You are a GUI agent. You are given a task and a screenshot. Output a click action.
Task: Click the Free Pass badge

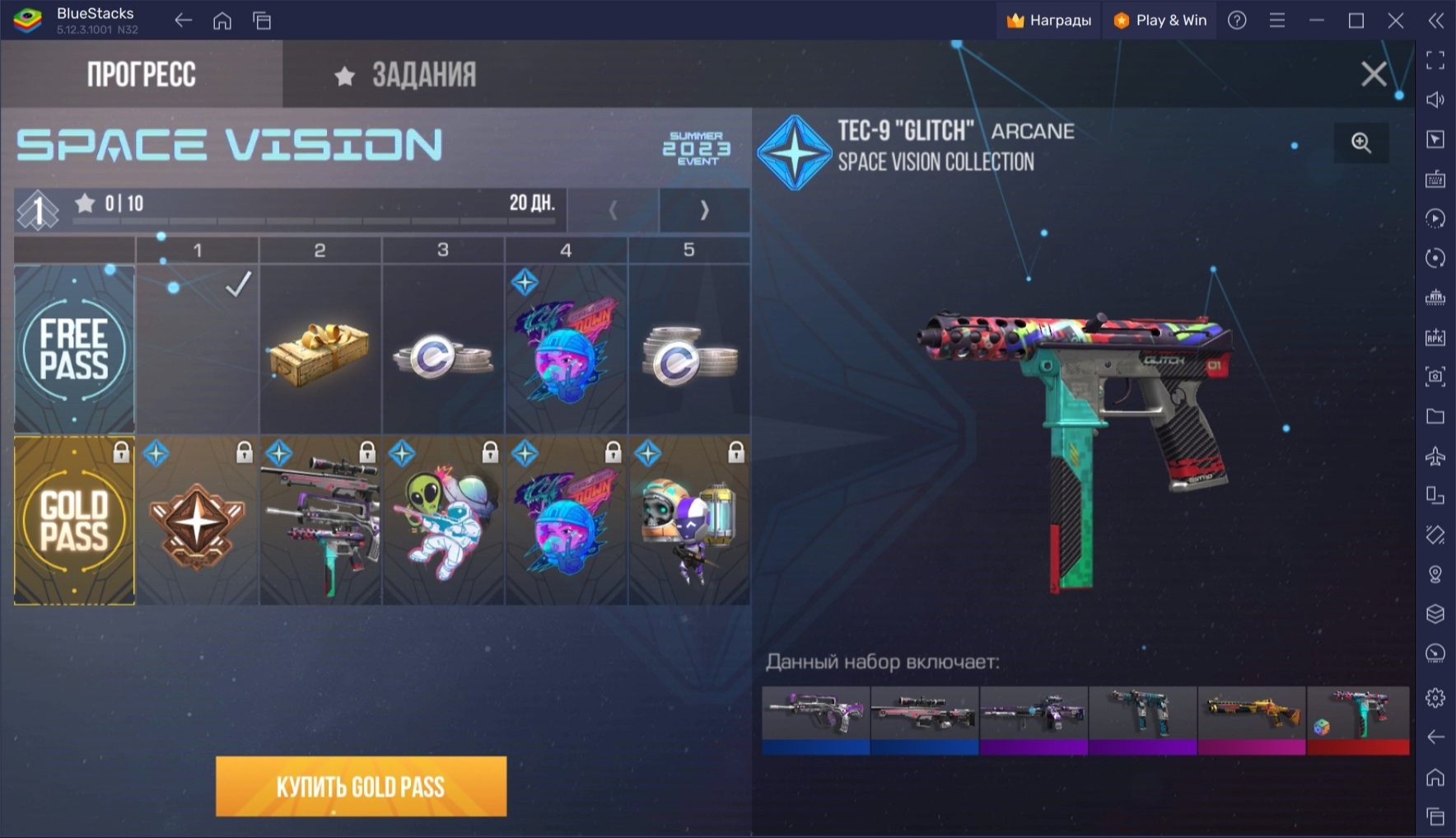[x=74, y=350]
